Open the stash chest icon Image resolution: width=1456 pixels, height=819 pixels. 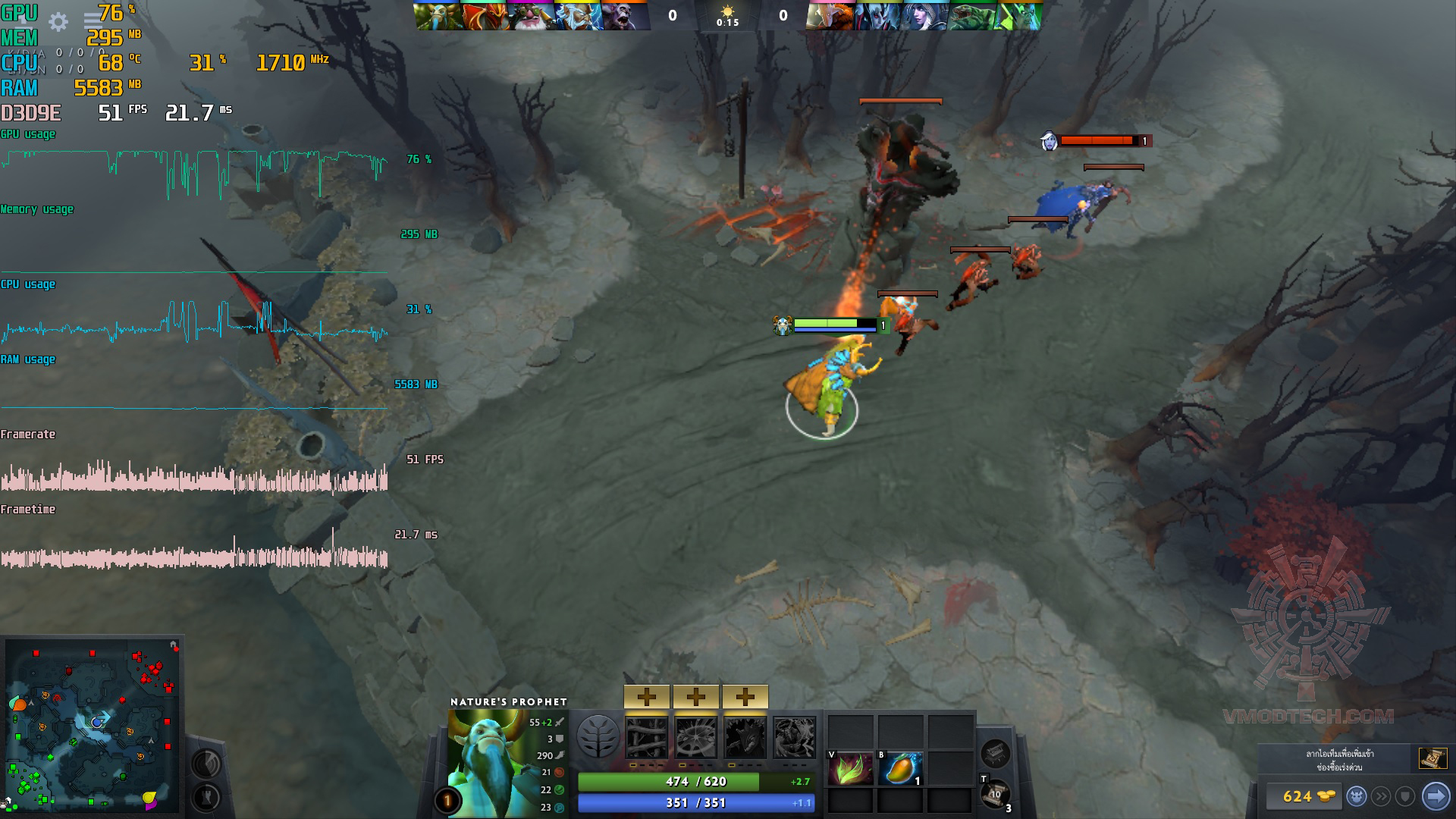[995, 753]
